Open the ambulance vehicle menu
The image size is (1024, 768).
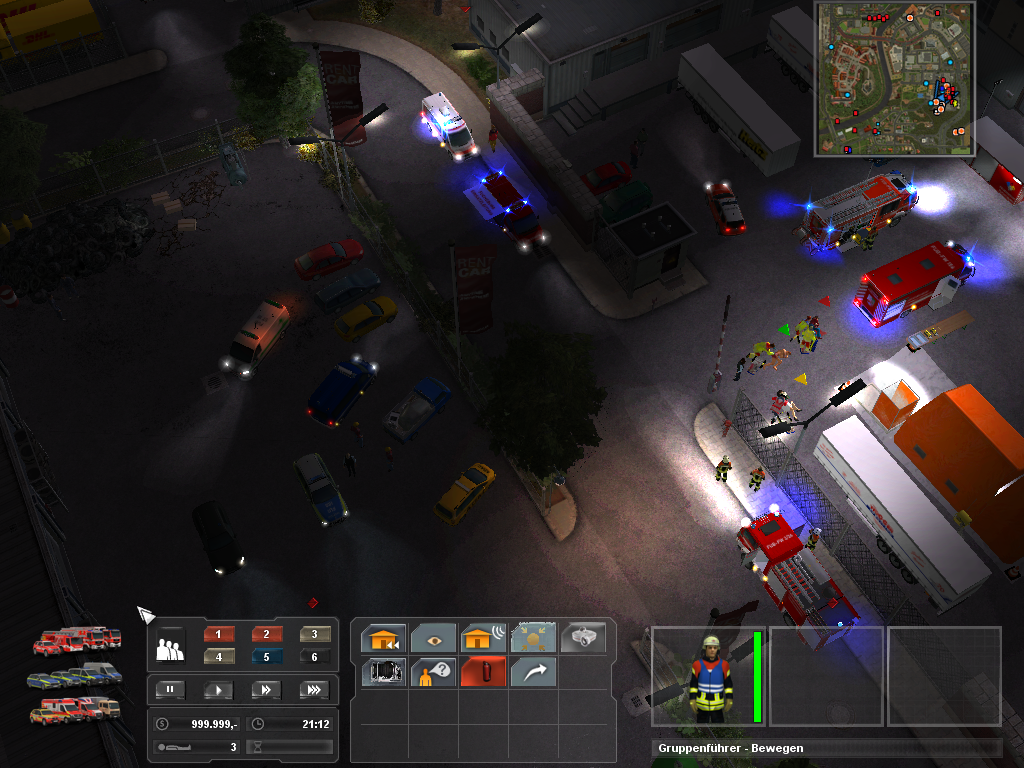point(75,710)
